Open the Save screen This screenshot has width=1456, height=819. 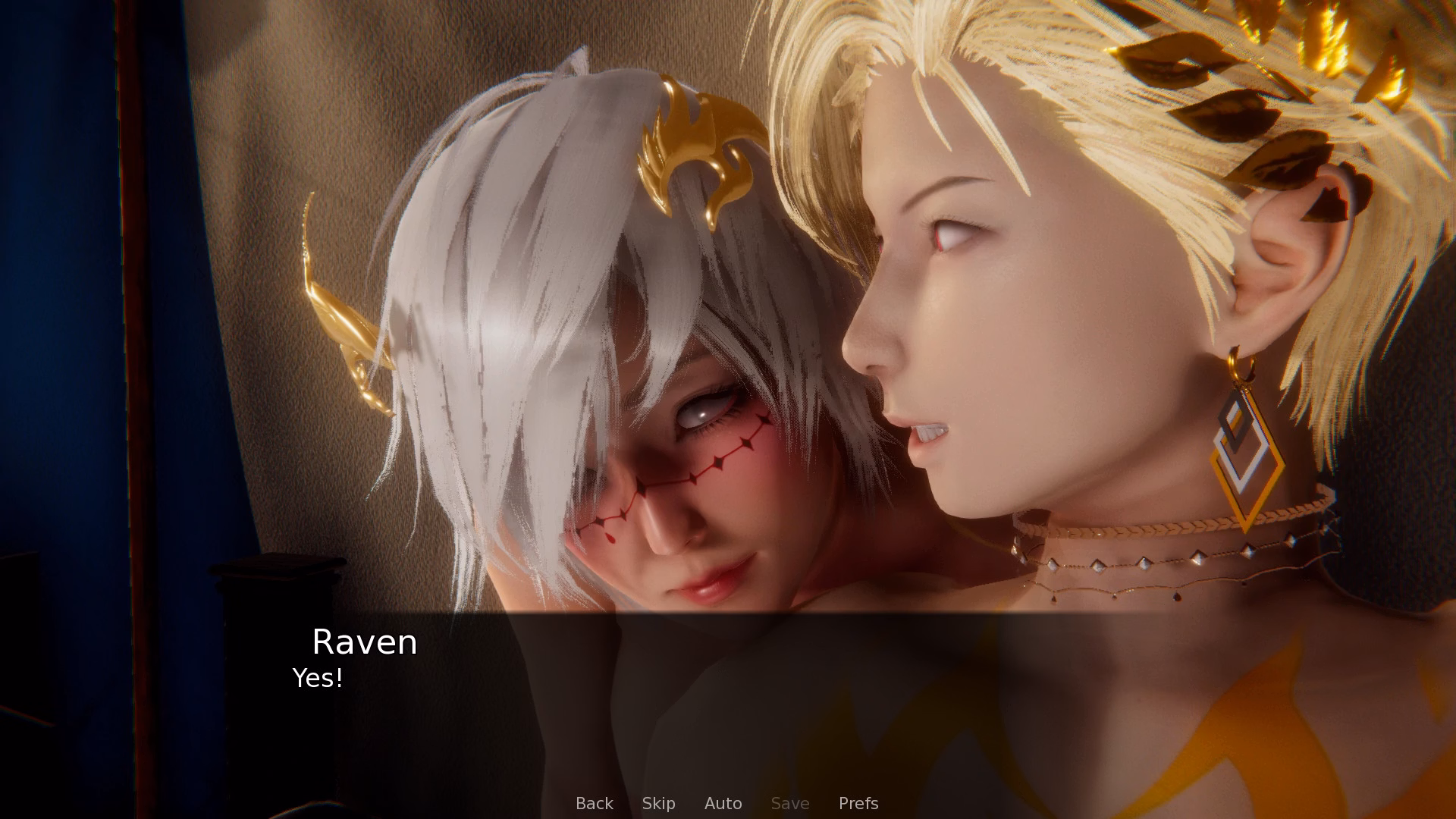click(790, 803)
